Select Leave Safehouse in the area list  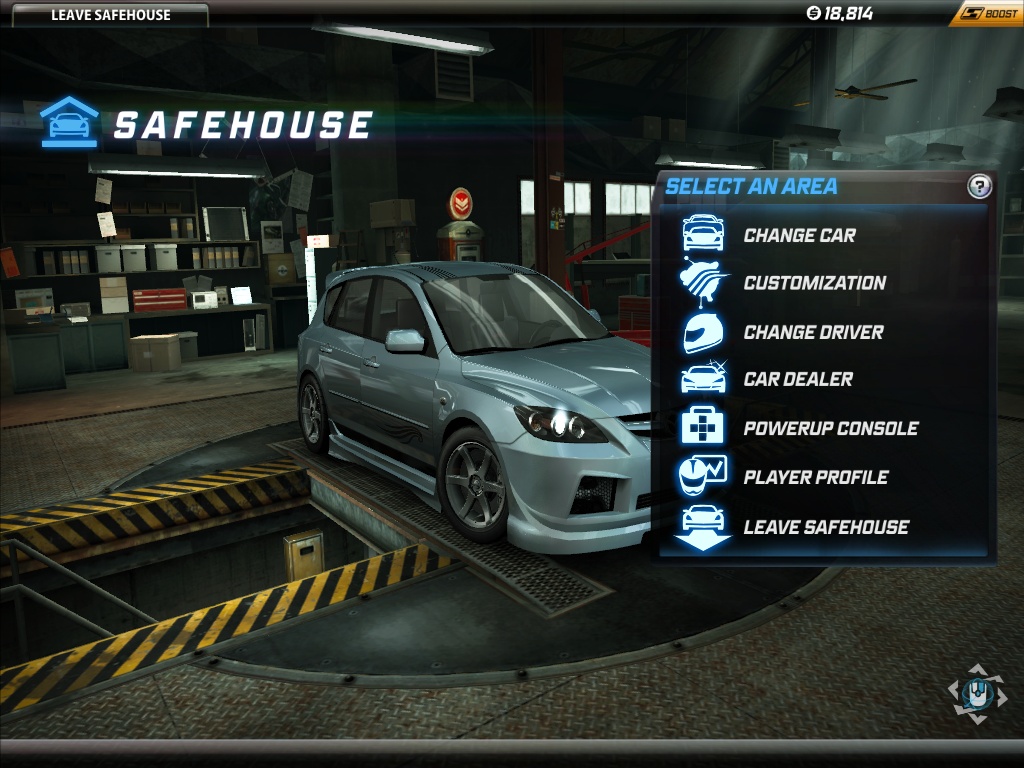click(825, 527)
